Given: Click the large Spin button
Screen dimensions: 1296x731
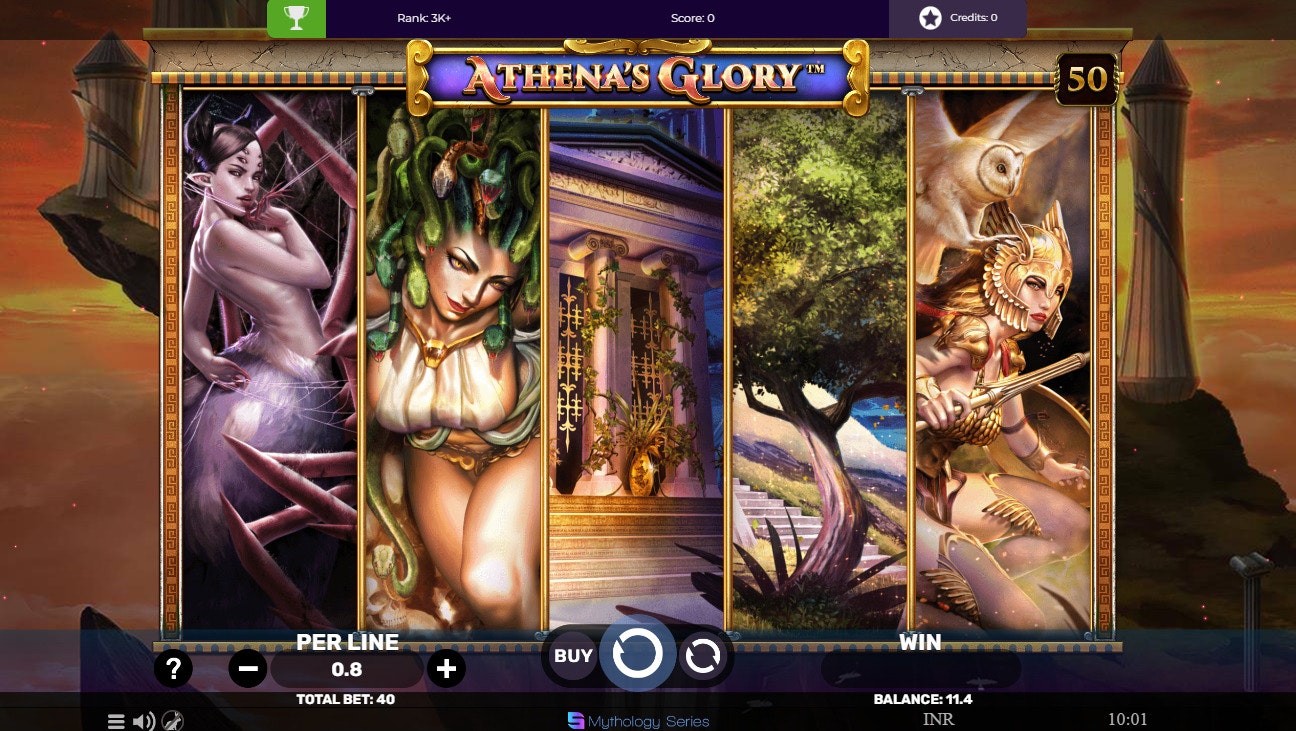Looking at the screenshot, I should click(638, 656).
